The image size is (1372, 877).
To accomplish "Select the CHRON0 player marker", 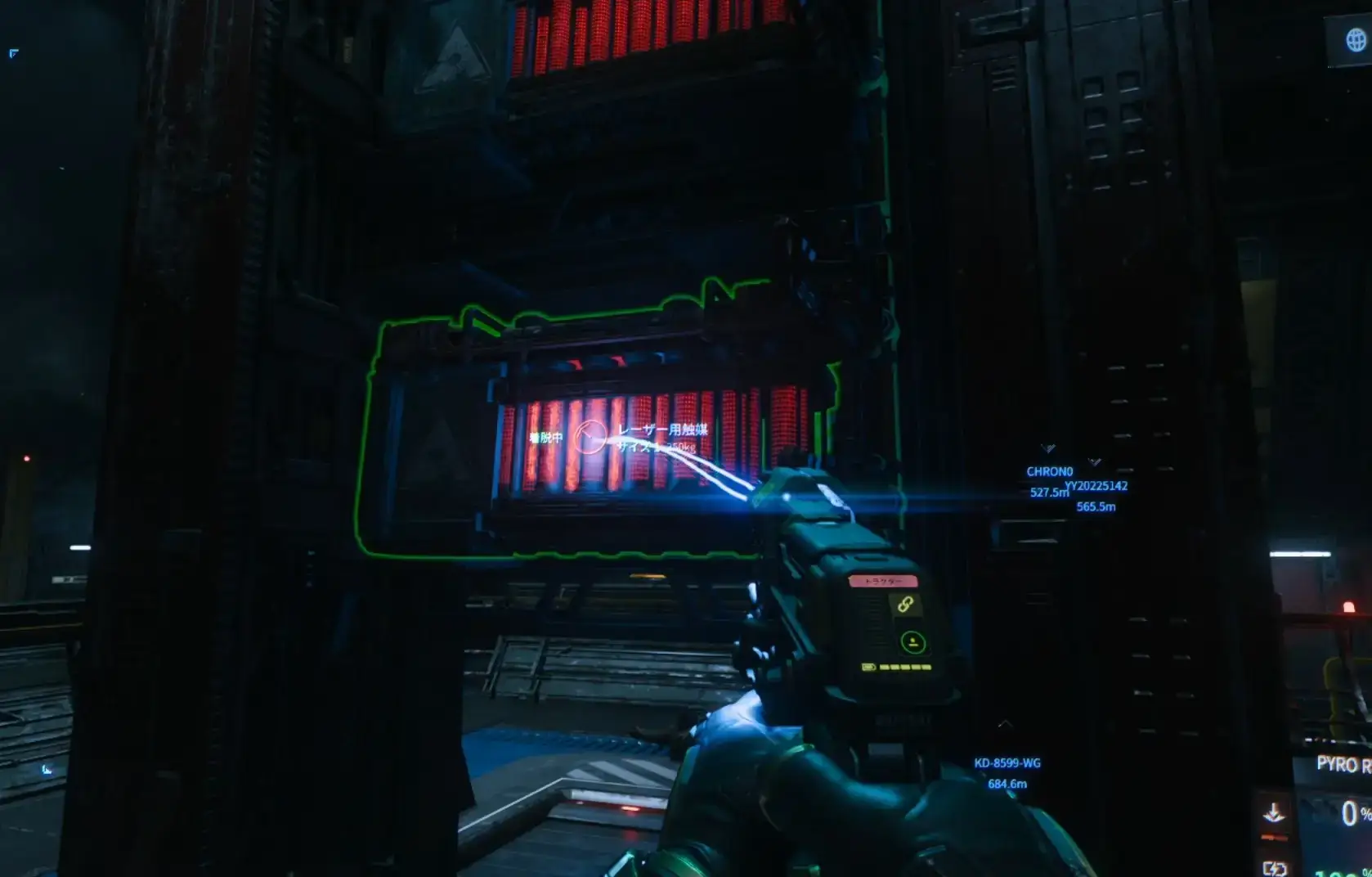I will pos(1049,471).
